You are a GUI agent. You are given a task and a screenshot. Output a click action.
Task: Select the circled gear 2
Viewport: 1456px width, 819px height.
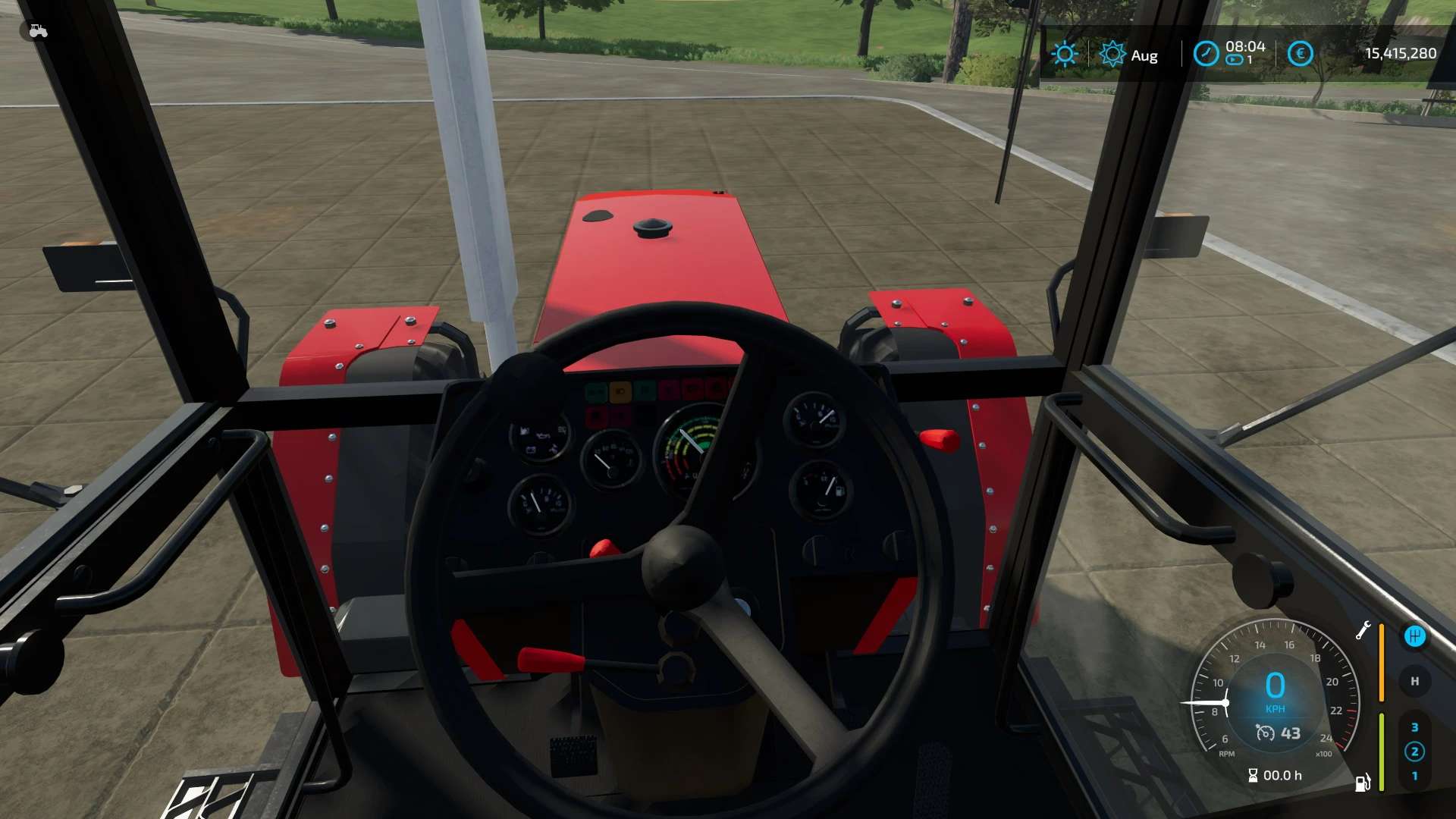point(1414,752)
